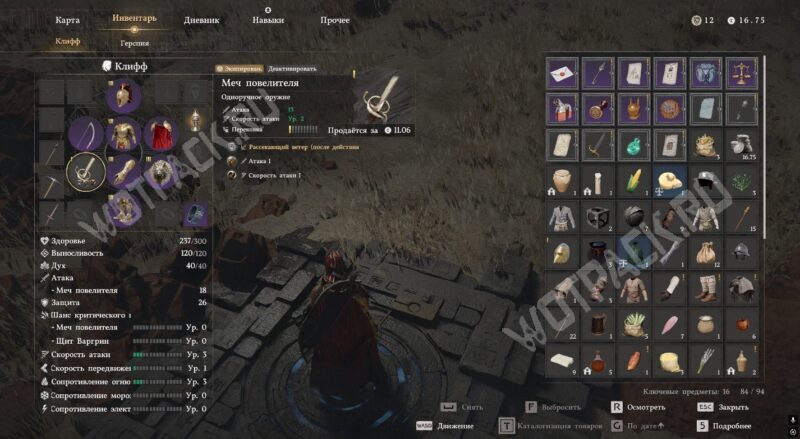This screenshot has height=439, width=800.
Task: Select the Прочее tab
Action: 335,19
